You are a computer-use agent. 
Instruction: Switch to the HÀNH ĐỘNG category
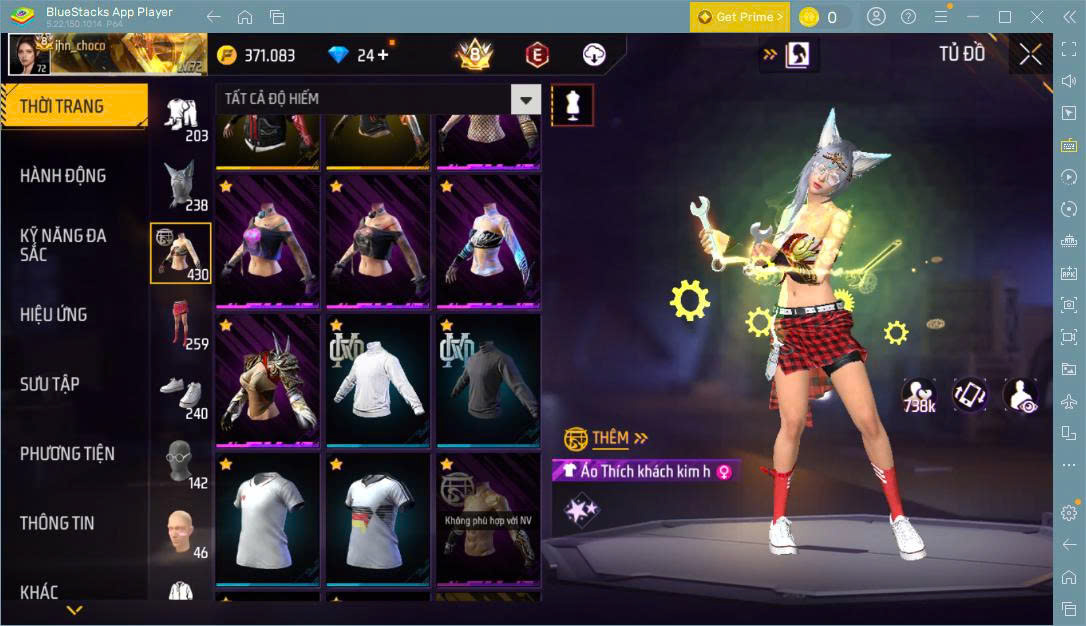coord(63,176)
